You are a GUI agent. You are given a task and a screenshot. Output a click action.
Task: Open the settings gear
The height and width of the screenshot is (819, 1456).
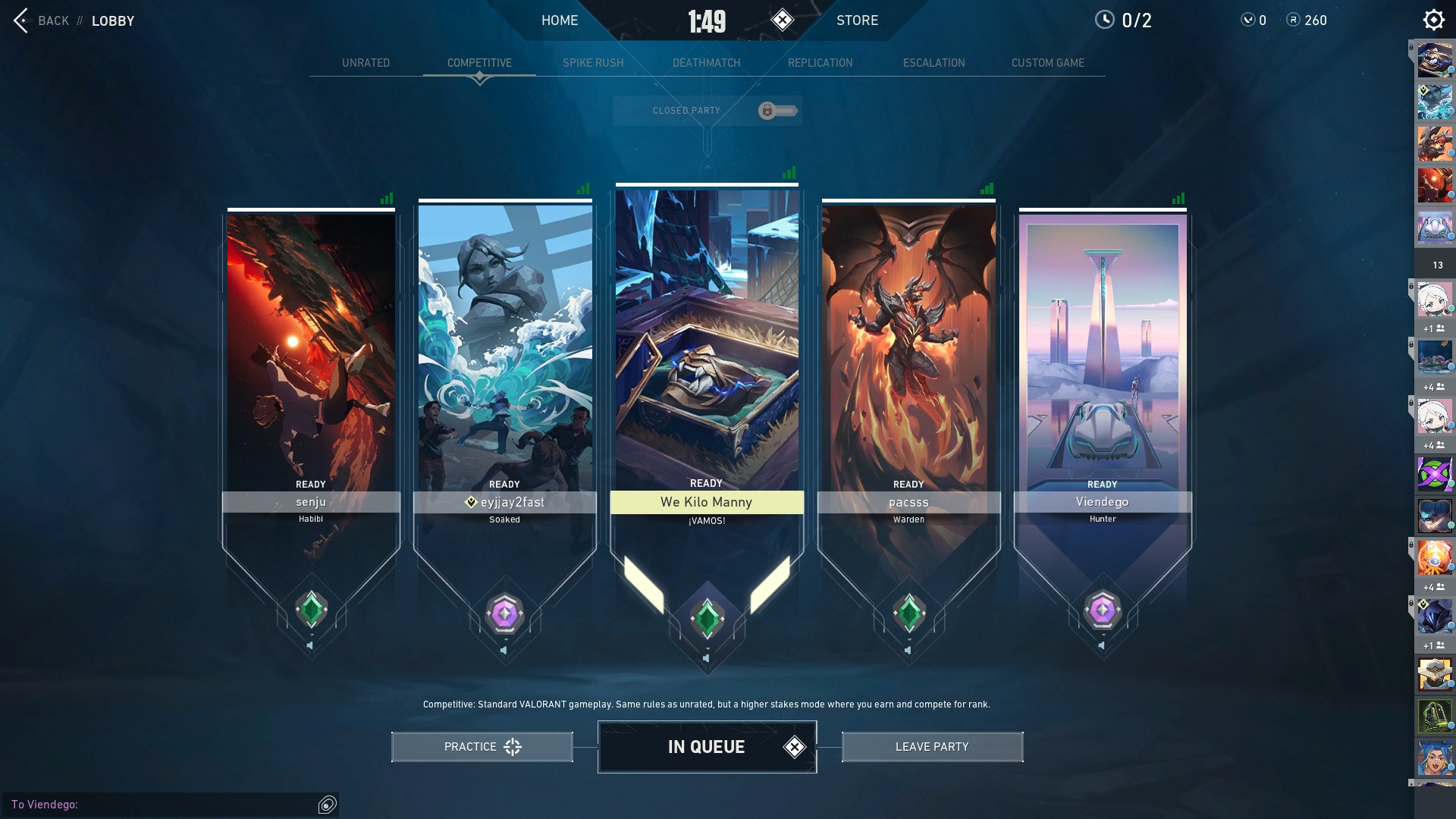(x=1433, y=20)
